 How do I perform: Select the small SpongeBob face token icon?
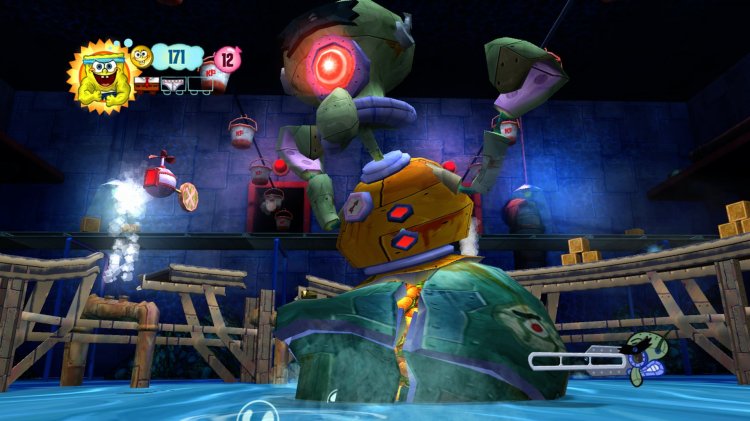point(142,56)
